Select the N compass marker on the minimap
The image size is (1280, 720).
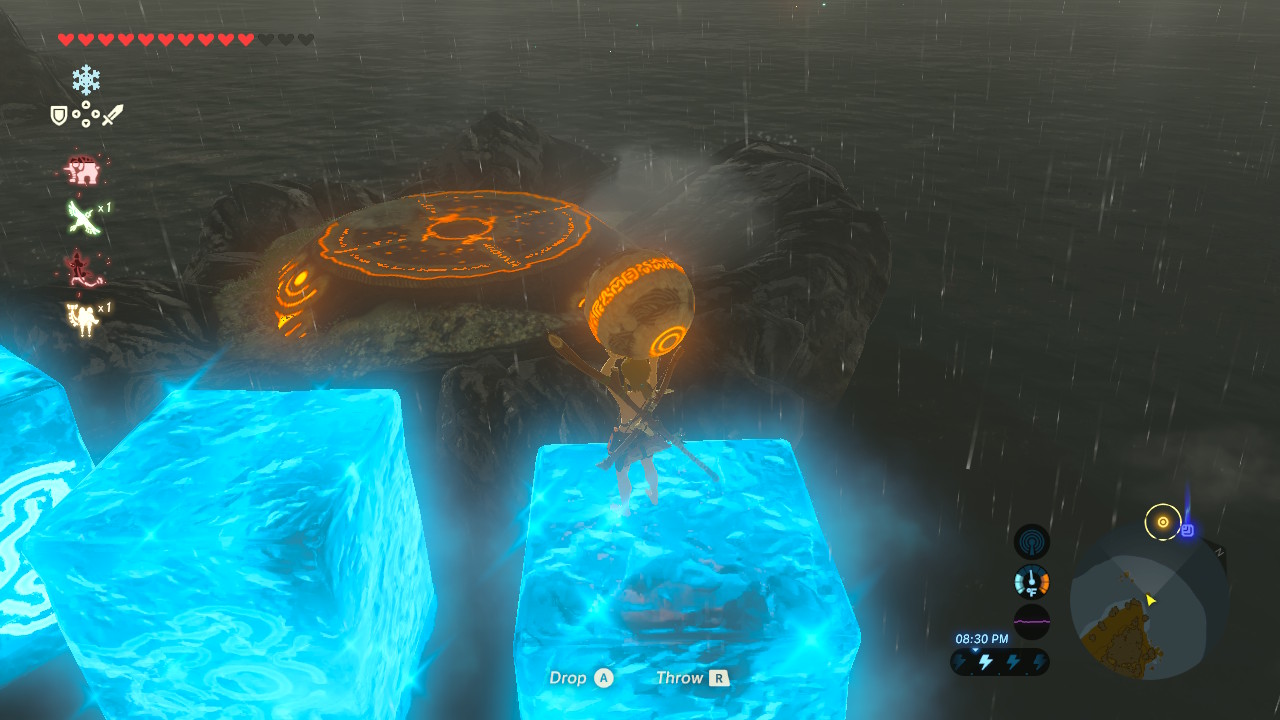(x=1220, y=551)
